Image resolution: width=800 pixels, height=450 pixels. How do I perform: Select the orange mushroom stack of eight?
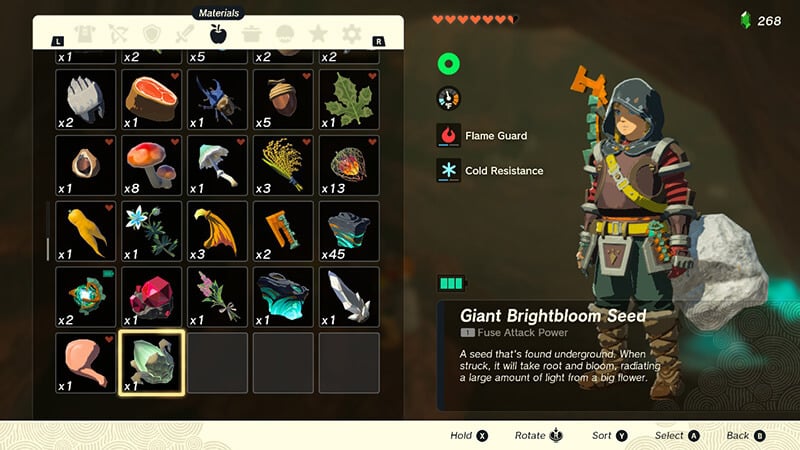[x=151, y=164]
